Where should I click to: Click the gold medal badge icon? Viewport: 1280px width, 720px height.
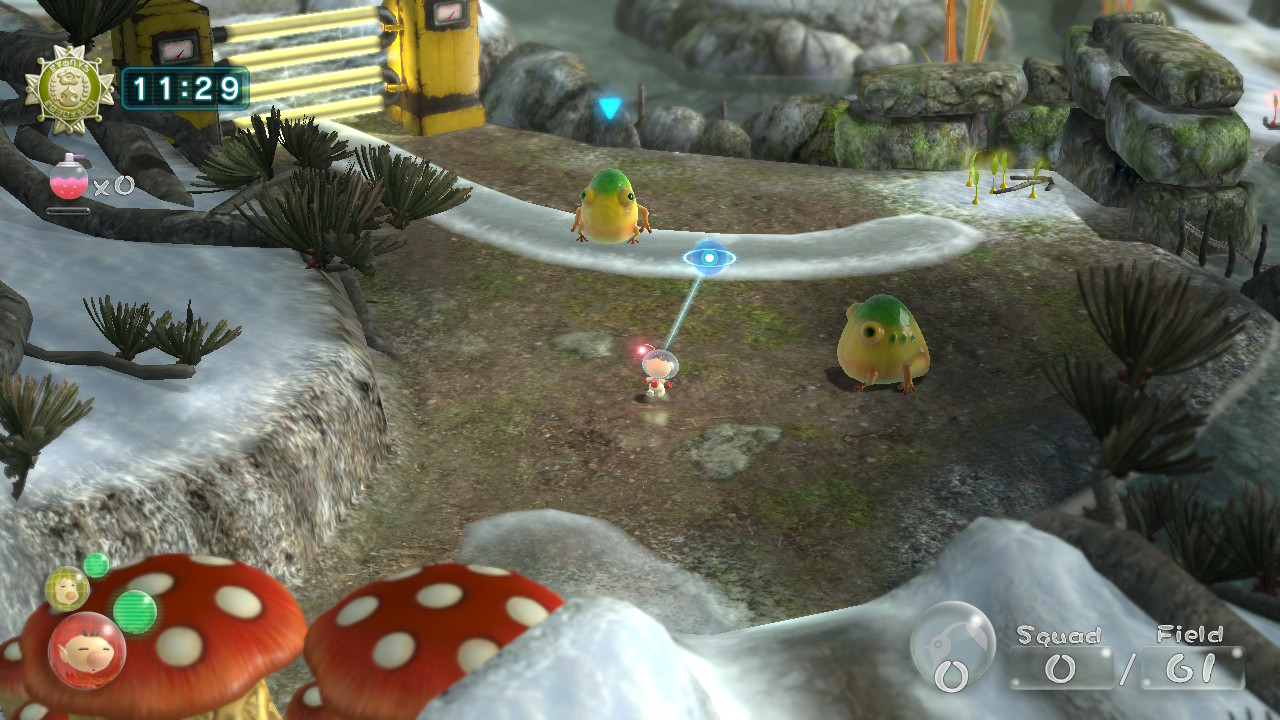pos(70,89)
